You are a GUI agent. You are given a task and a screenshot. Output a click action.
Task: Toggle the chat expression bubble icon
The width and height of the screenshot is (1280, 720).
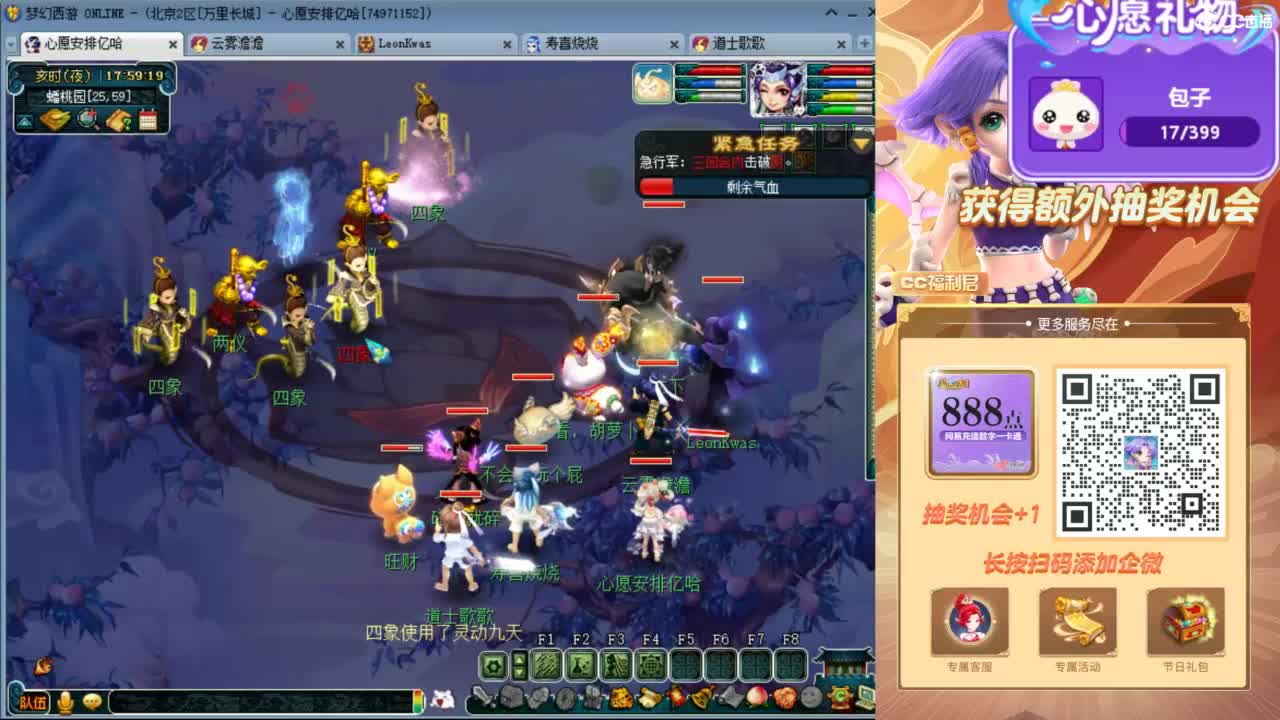coord(93,702)
